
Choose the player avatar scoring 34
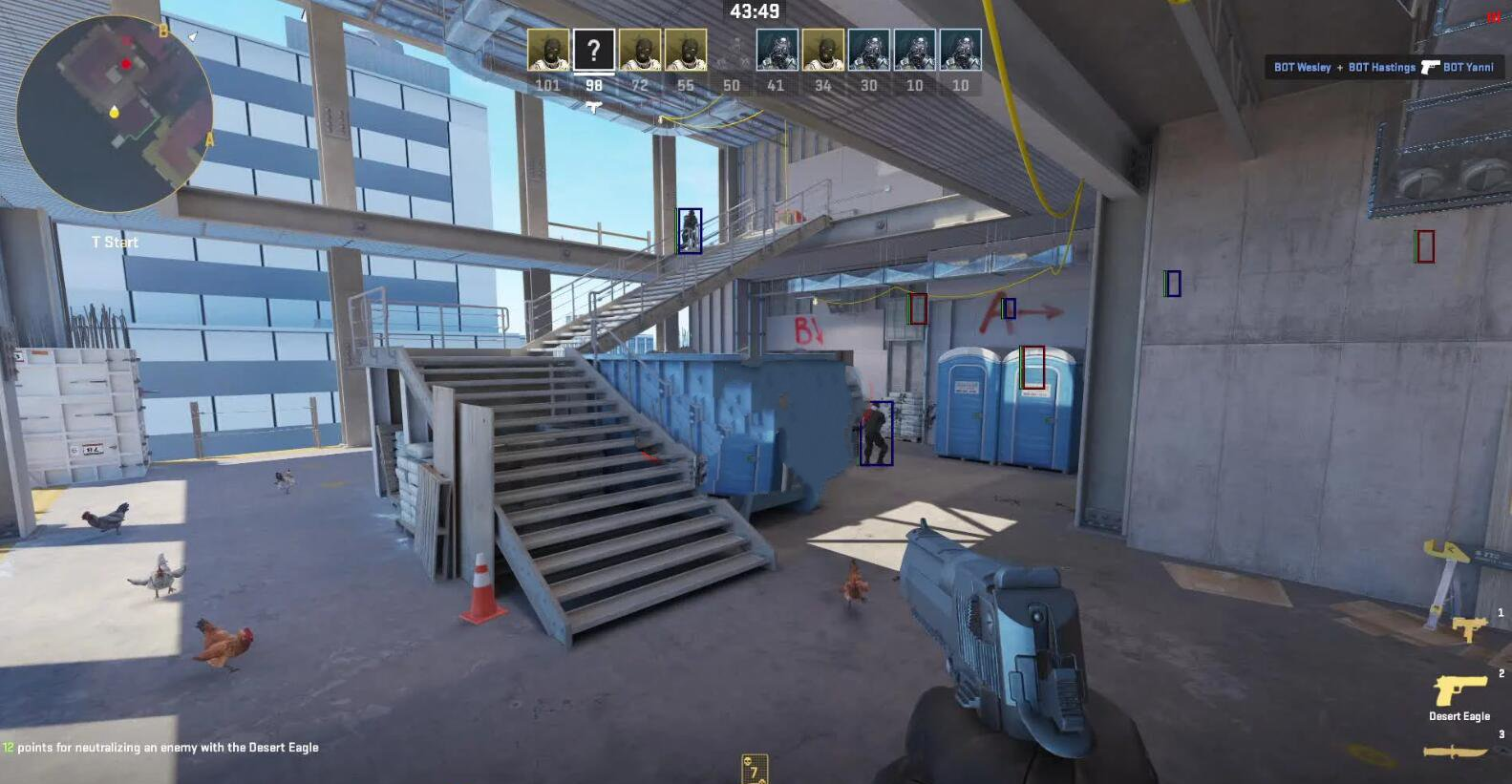click(822, 50)
